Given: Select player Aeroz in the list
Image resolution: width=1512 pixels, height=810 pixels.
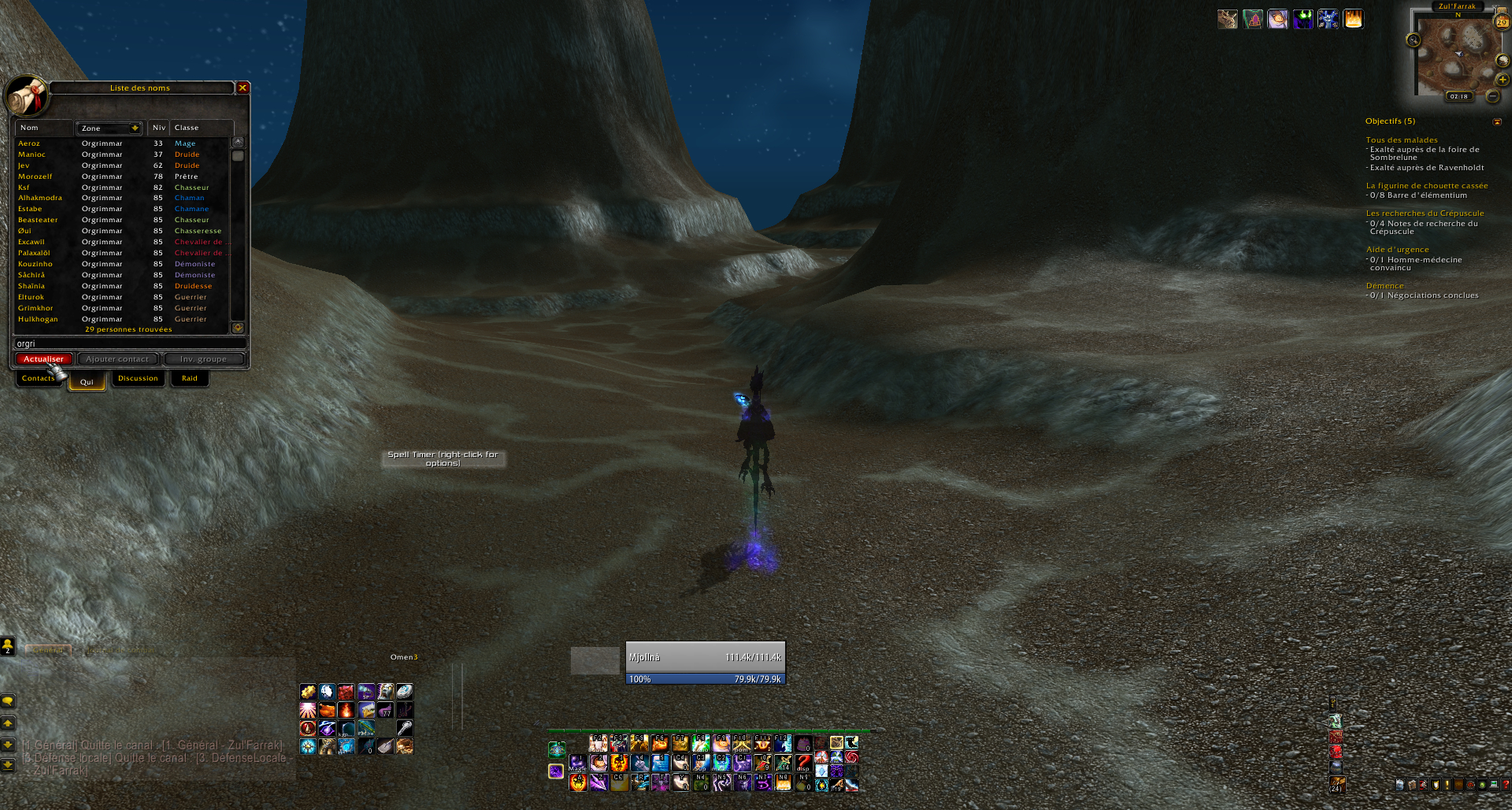Looking at the screenshot, I should point(29,143).
